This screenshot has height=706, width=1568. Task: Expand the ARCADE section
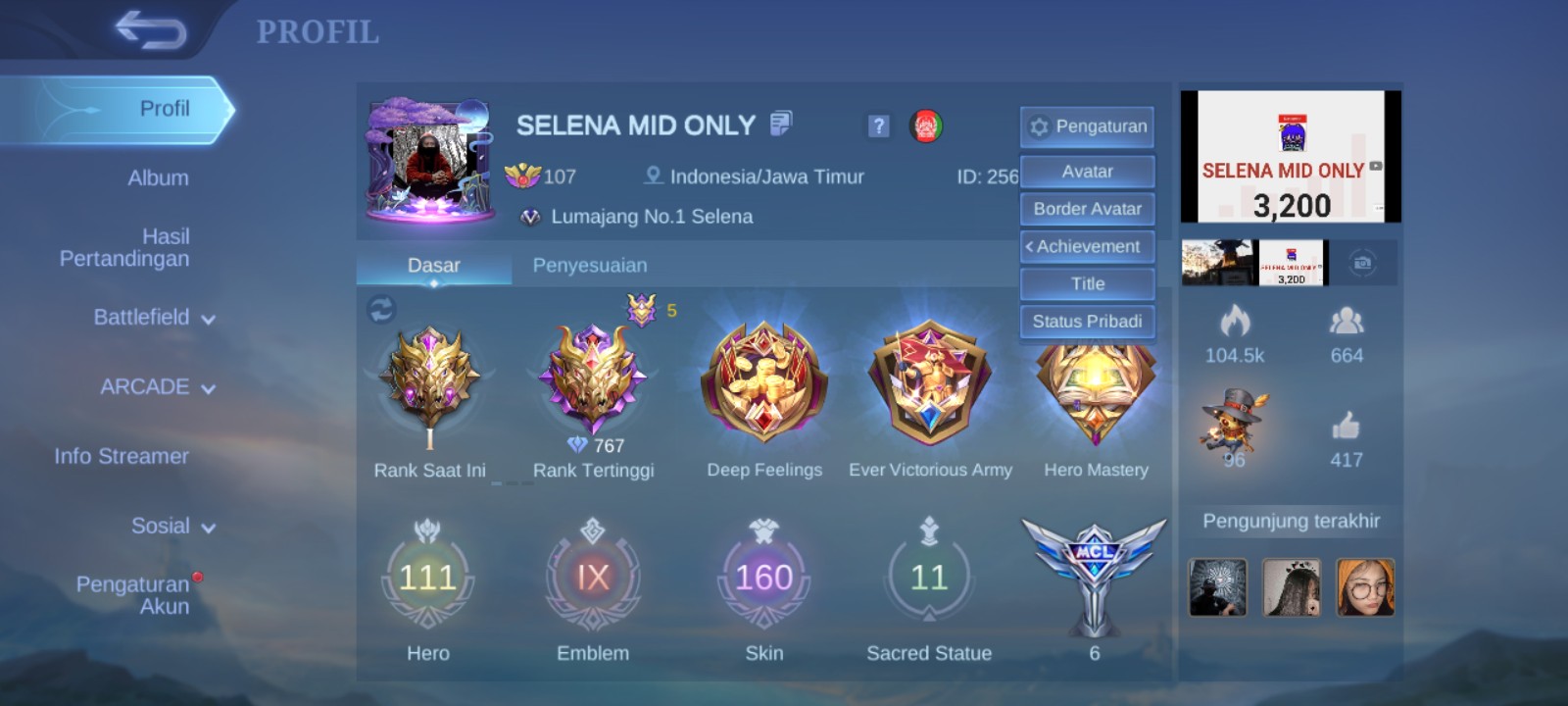(157, 387)
